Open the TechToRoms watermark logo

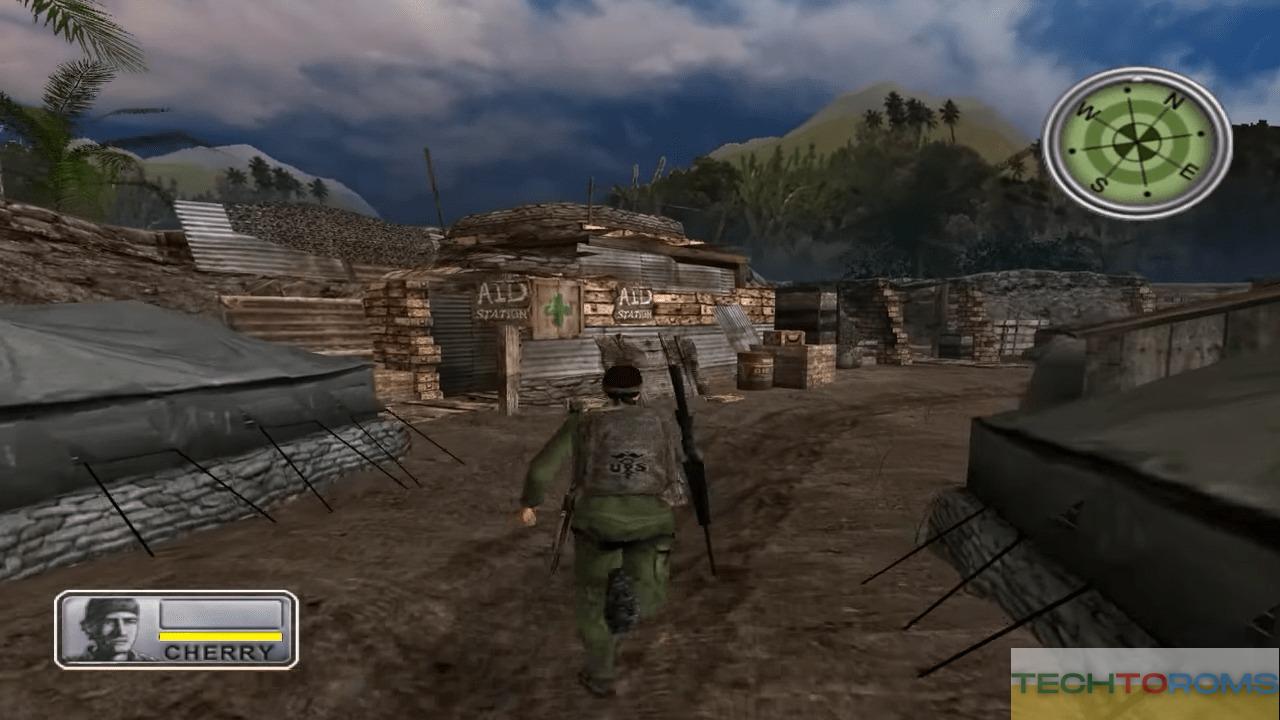1144,683
